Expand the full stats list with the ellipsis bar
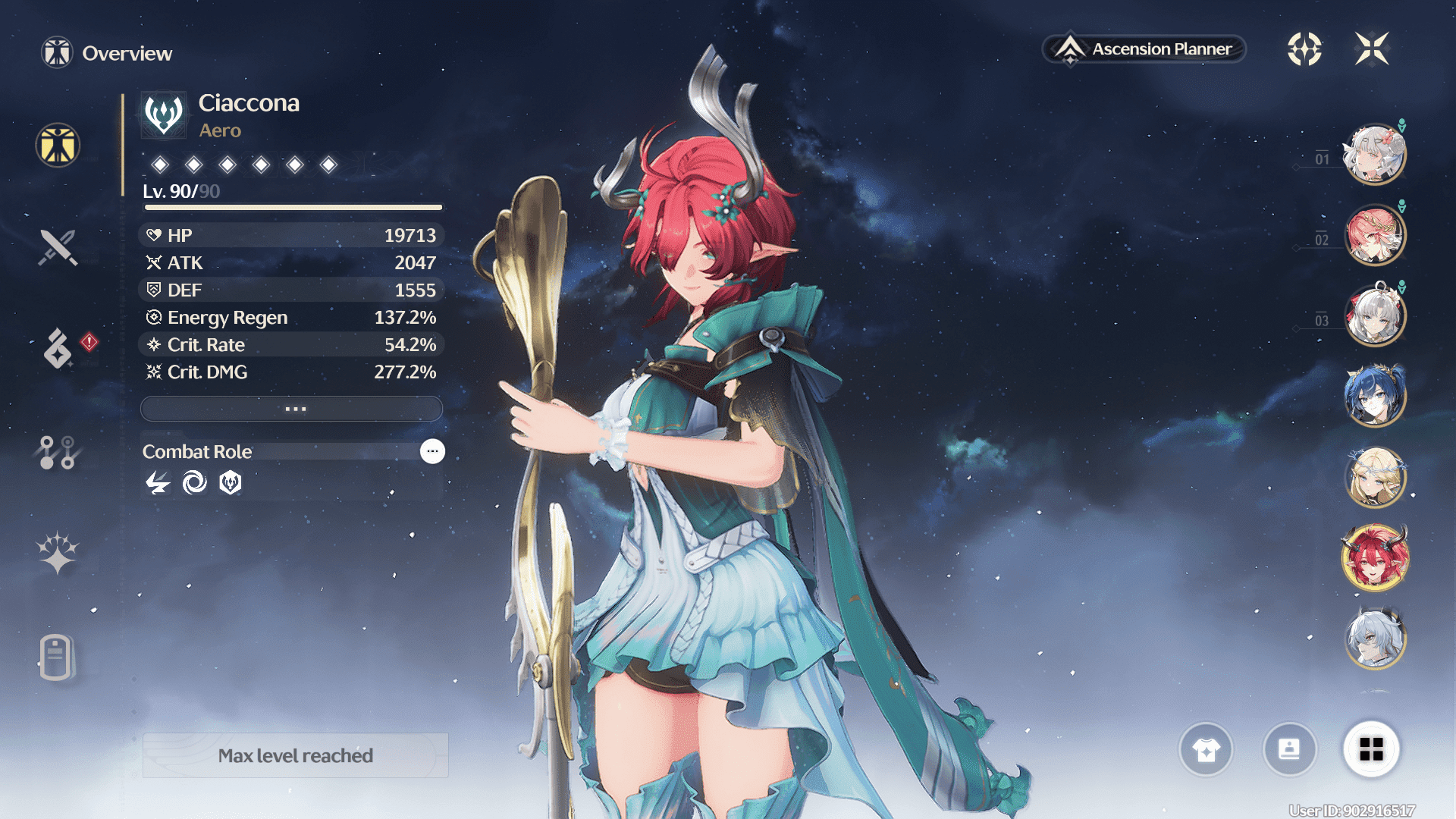Viewport: 1456px width, 819px height. [292, 409]
